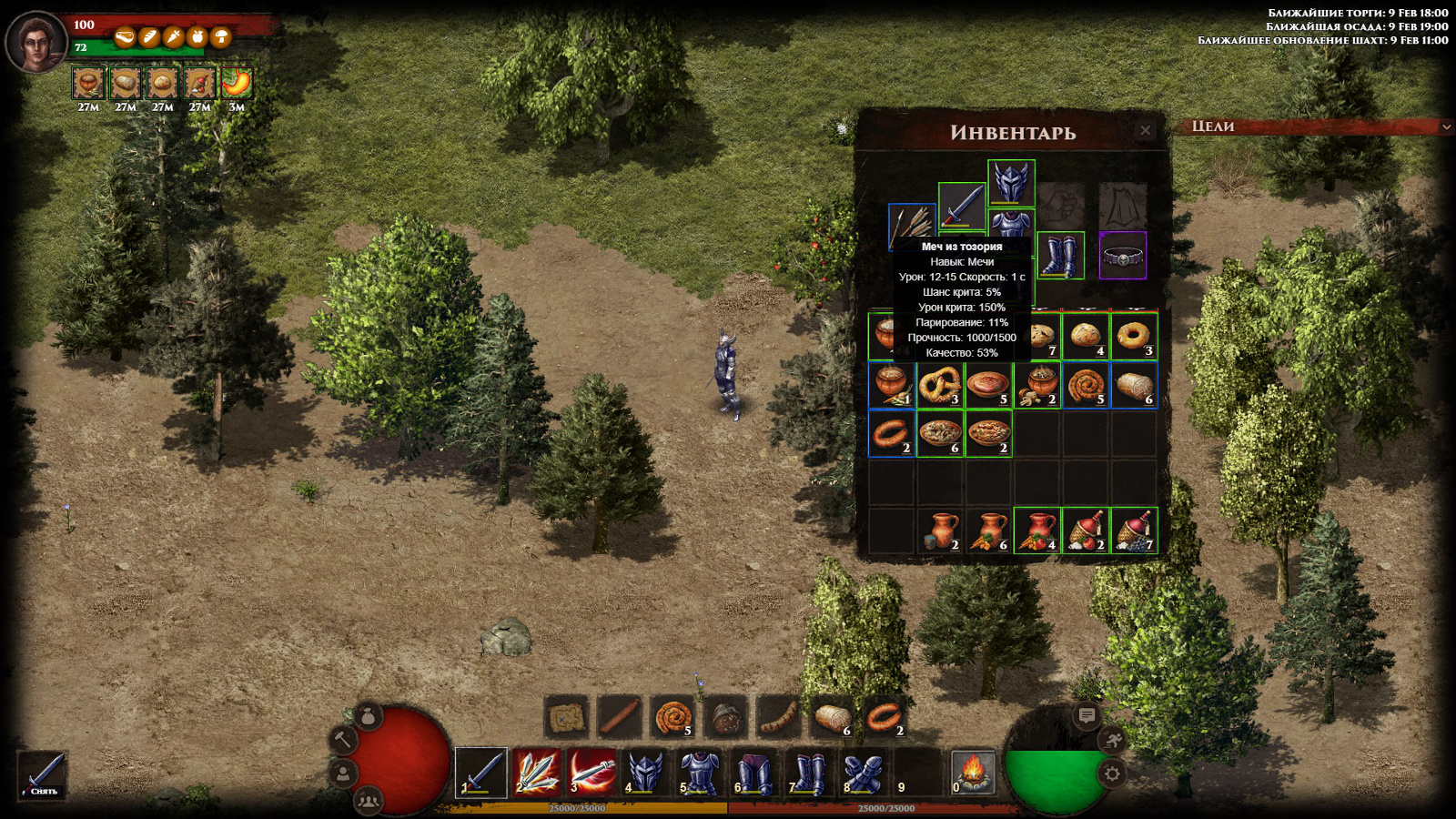
Task: Activate the red sword slash skill
Action: pos(591,773)
